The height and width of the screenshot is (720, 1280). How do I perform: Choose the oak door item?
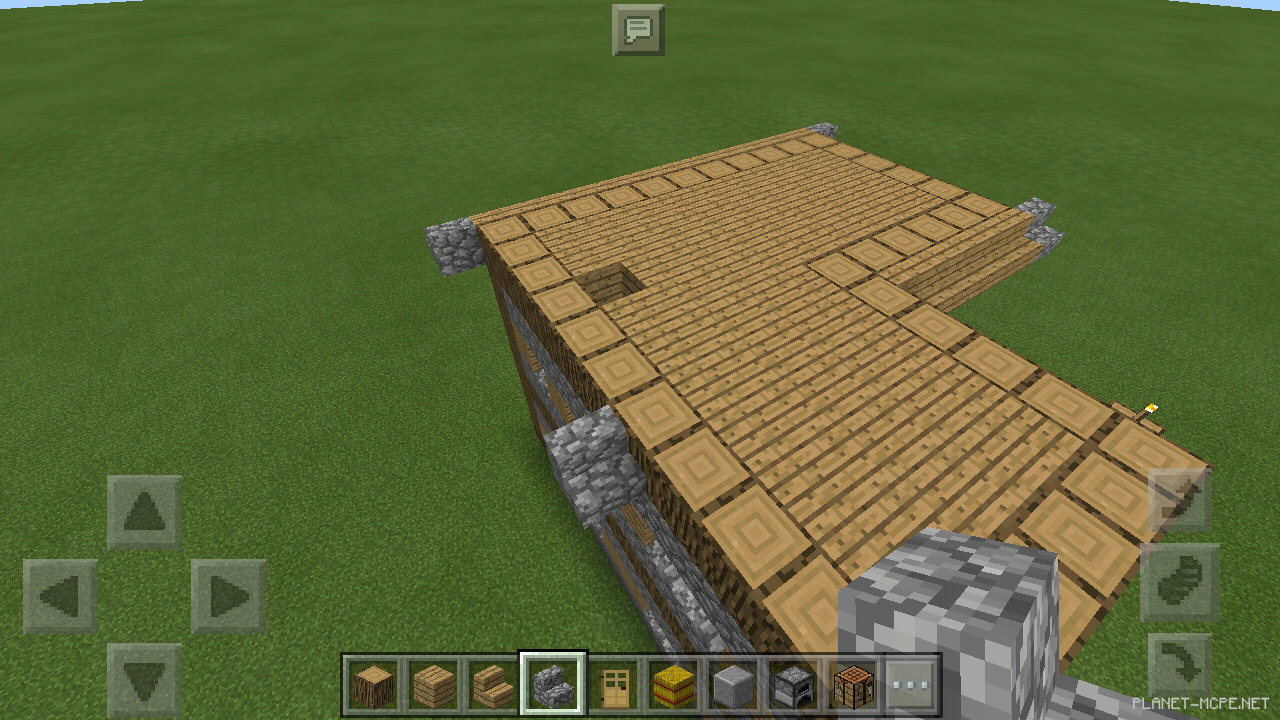[613, 685]
